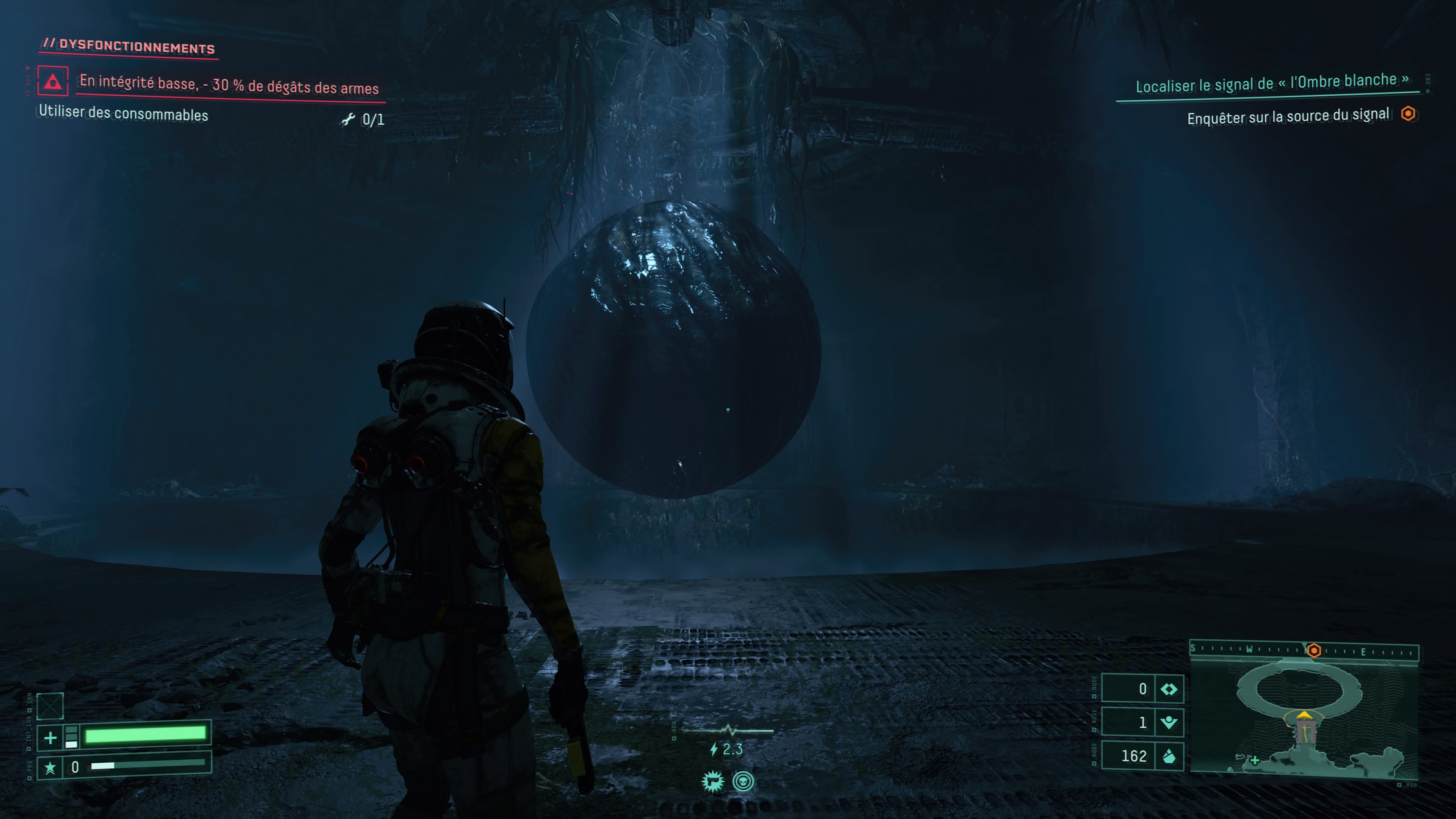Click the yellow player arrow on the minimap
Viewport: 1456px width, 819px height.
1304,715
